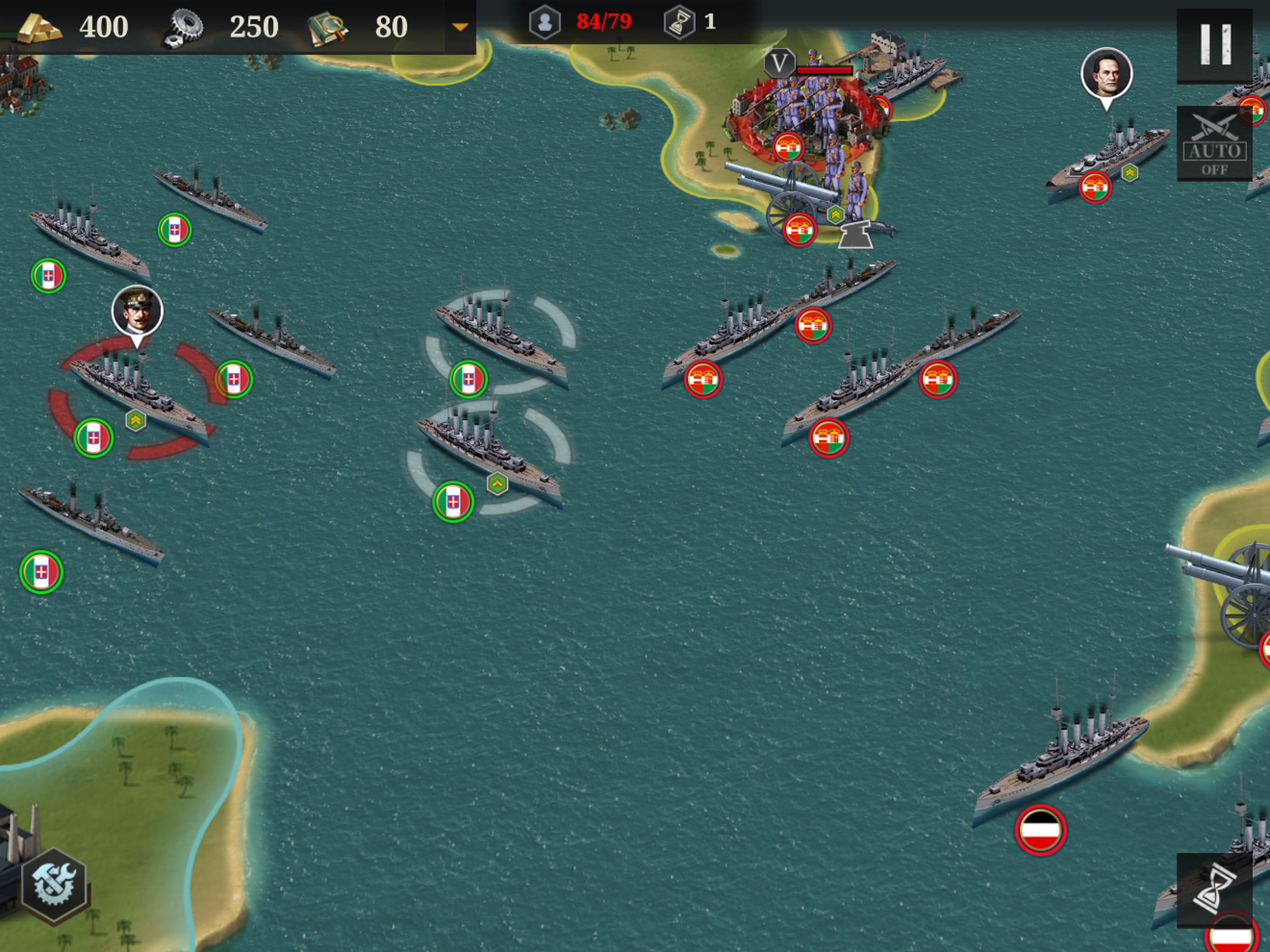The height and width of the screenshot is (952, 1270).
Task: End the turn with the hourglass button
Action: (x=1214, y=889)
